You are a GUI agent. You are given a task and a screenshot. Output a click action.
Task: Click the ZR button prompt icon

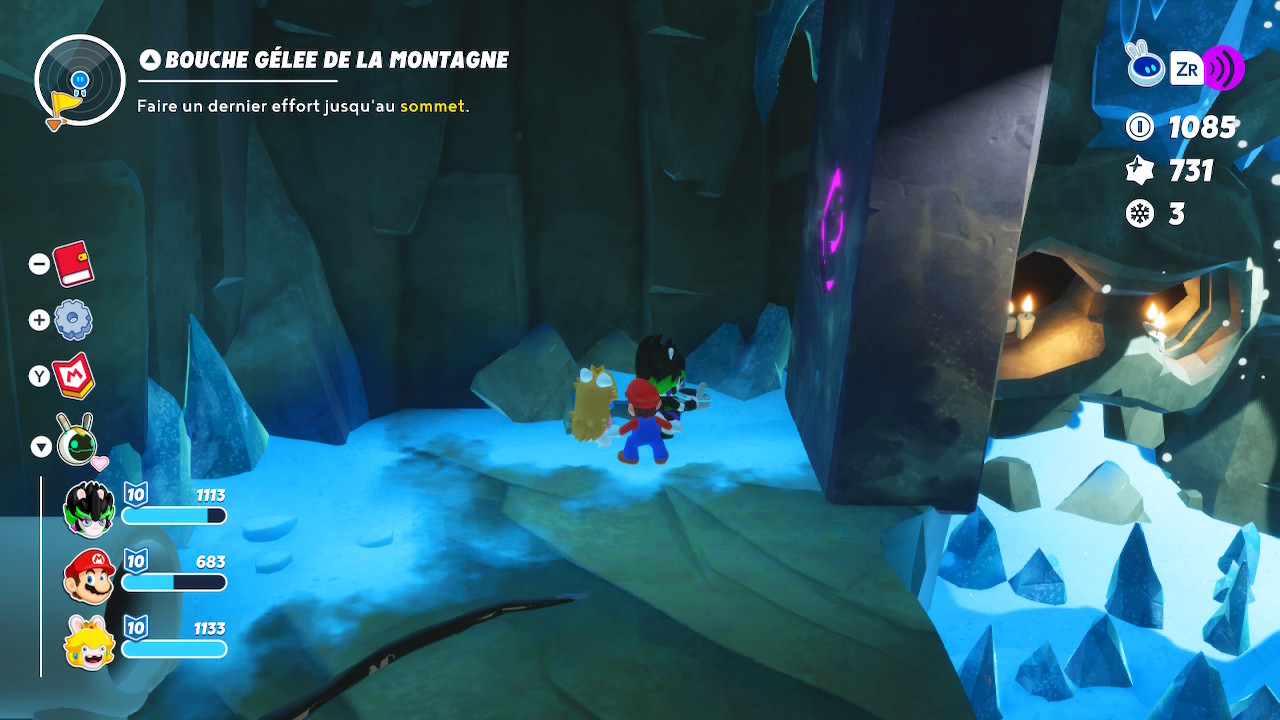point(1186,66)
